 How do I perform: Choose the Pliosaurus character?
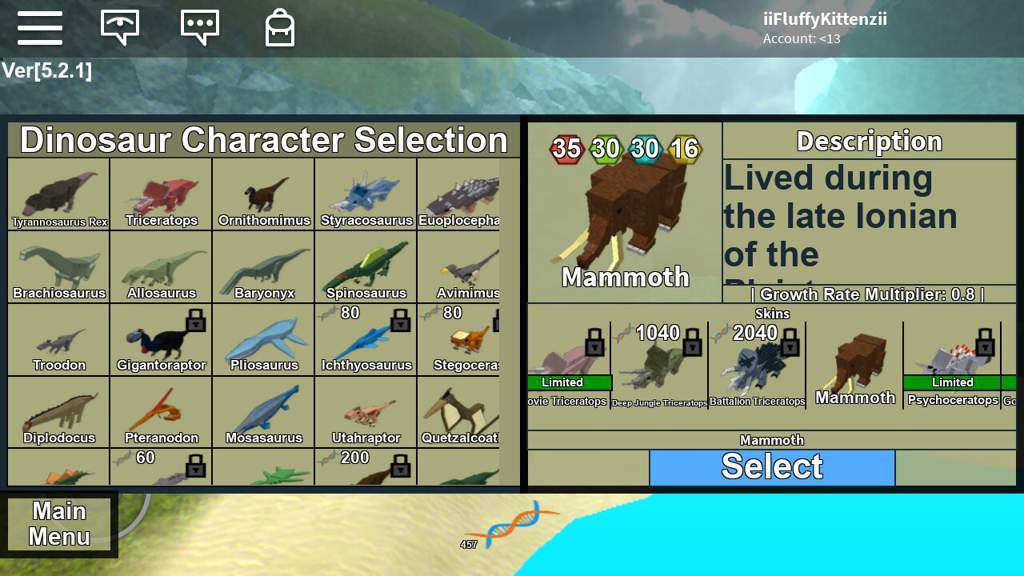tap(264, 340)
